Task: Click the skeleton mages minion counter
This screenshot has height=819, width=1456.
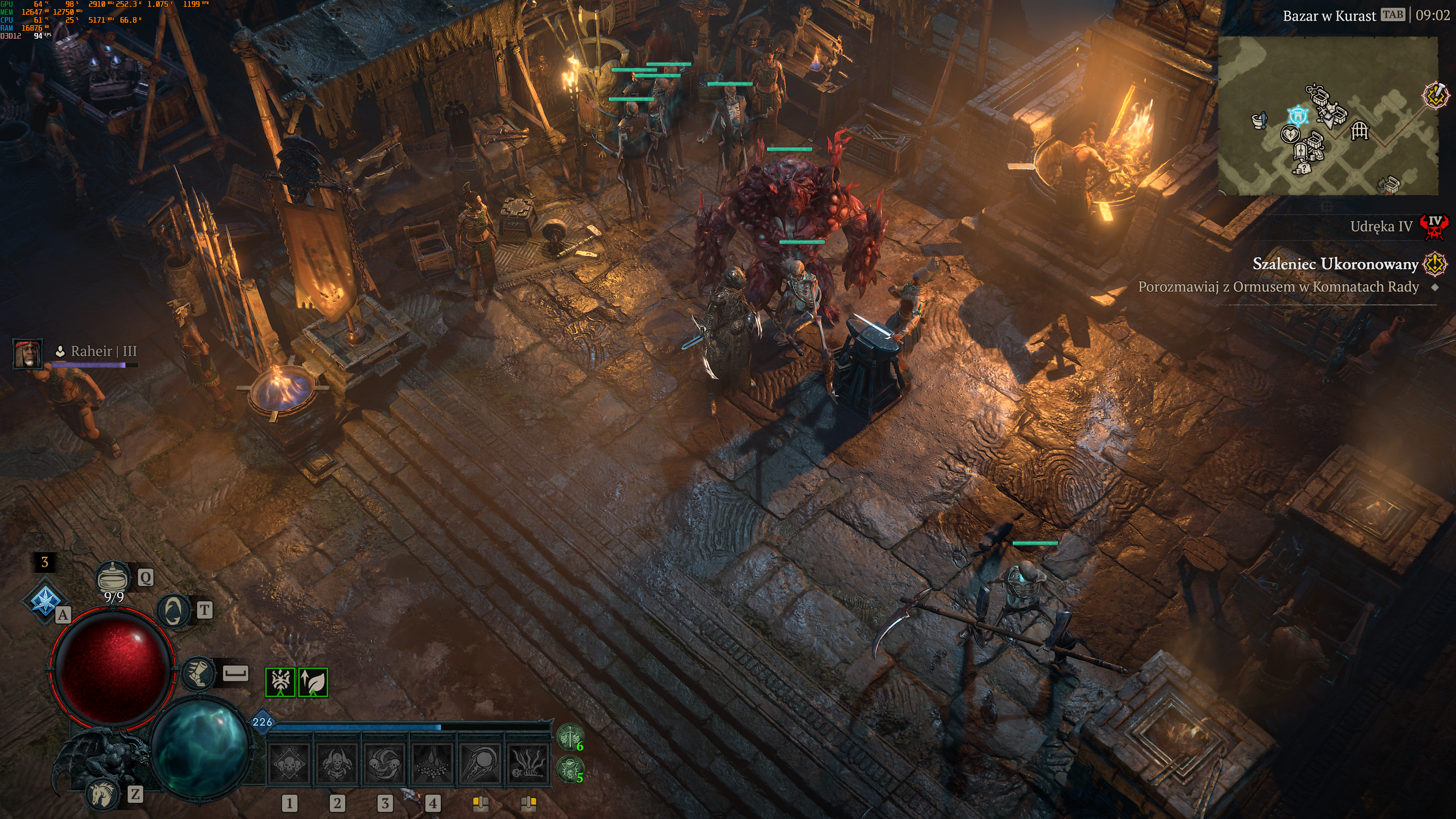Action: [570, 769]
